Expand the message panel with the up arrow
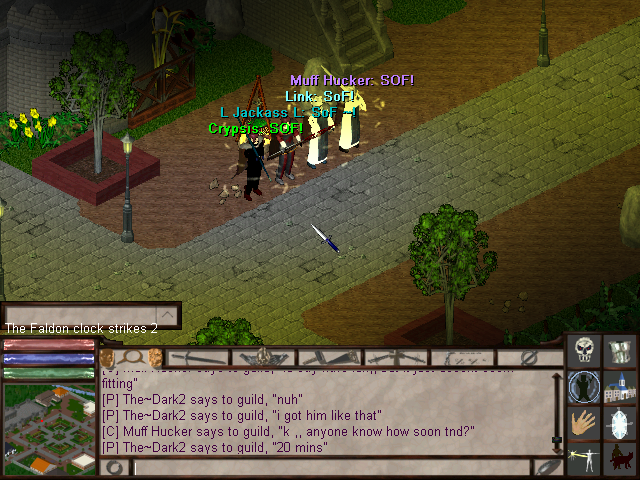The width and height of the screenshot is (640, 480). (168, 316)
